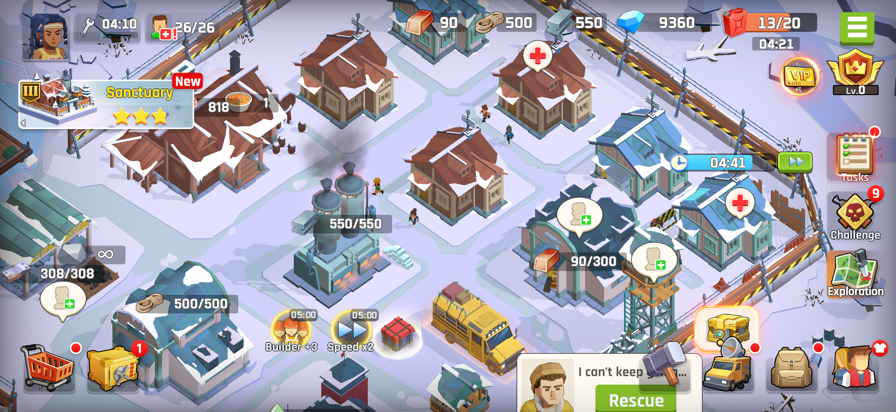Viewport: 896px width, 412px height.
Task: Open the crown level rewards icon
Action: (855, 72)
